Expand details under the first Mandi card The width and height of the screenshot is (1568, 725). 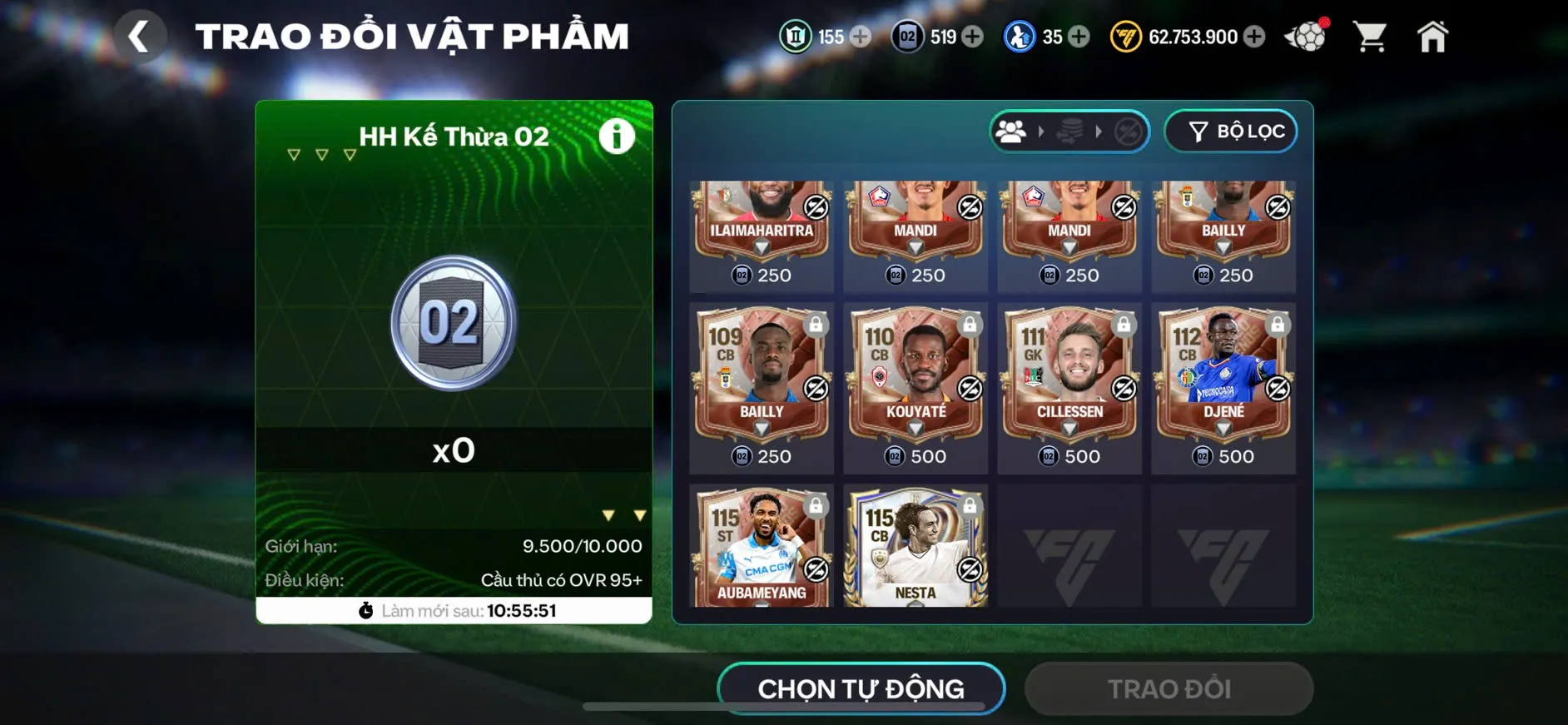pyautogui.click(x=915, y=247)
